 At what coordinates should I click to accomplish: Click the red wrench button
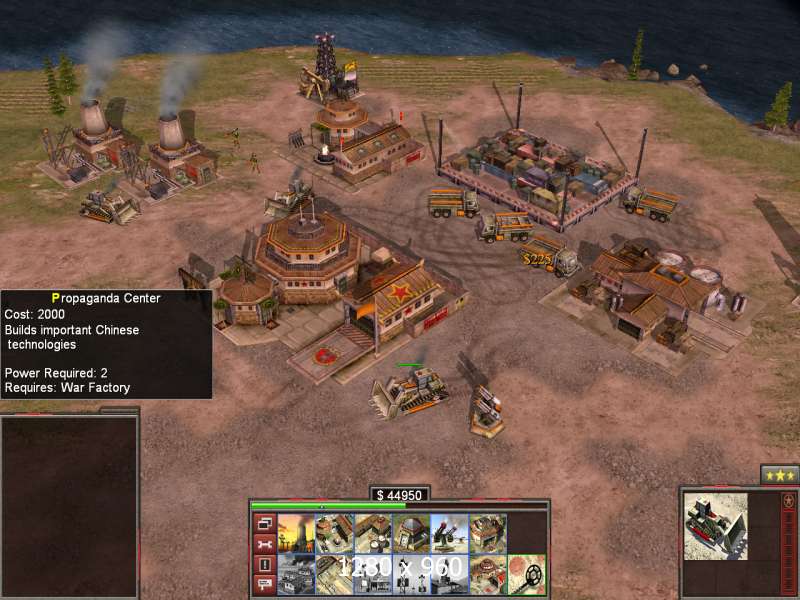click(x=265, y=544)
